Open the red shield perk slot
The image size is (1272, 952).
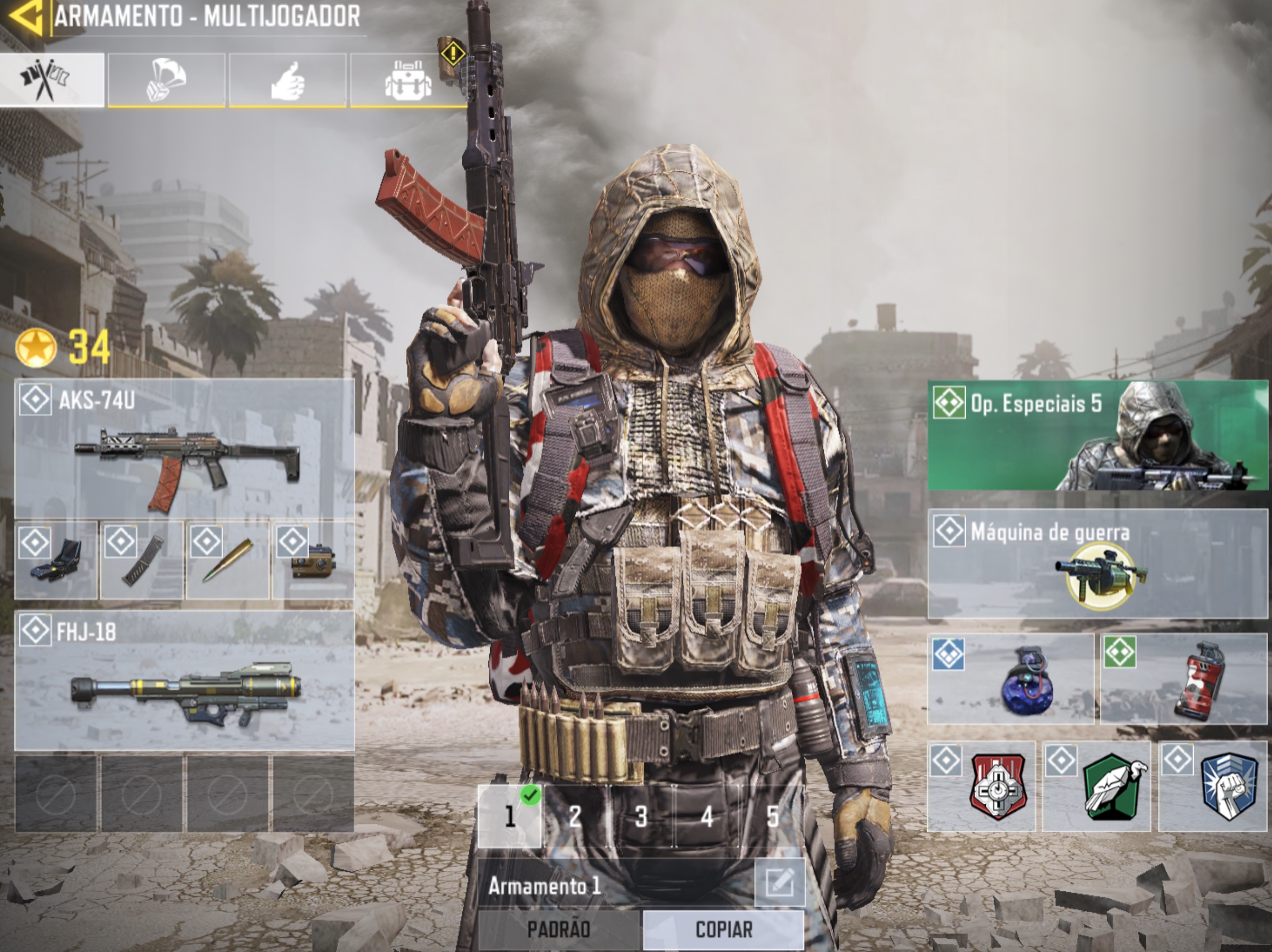click(x=981, y=787)
